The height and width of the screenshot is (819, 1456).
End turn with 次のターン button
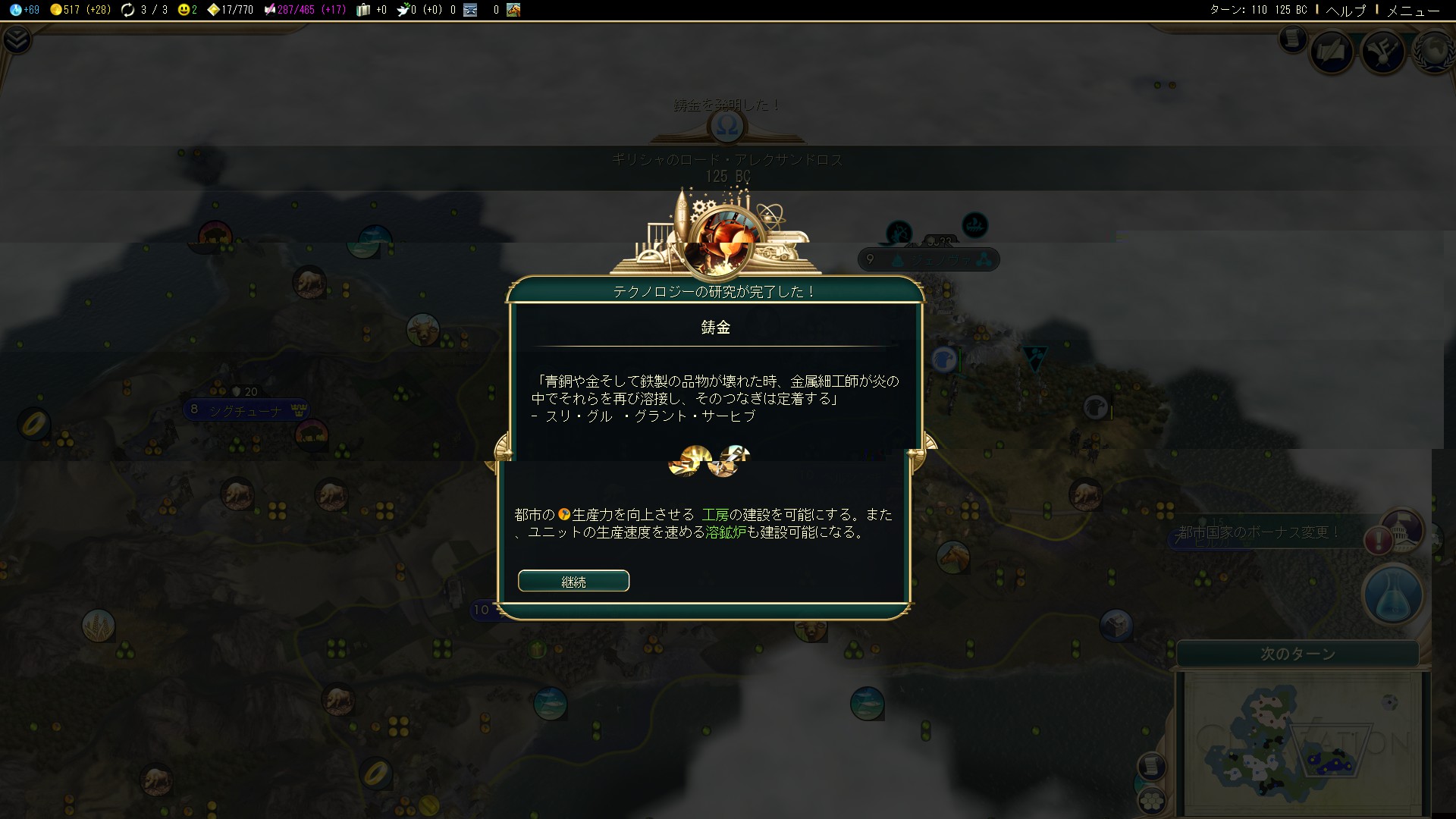1297,654
